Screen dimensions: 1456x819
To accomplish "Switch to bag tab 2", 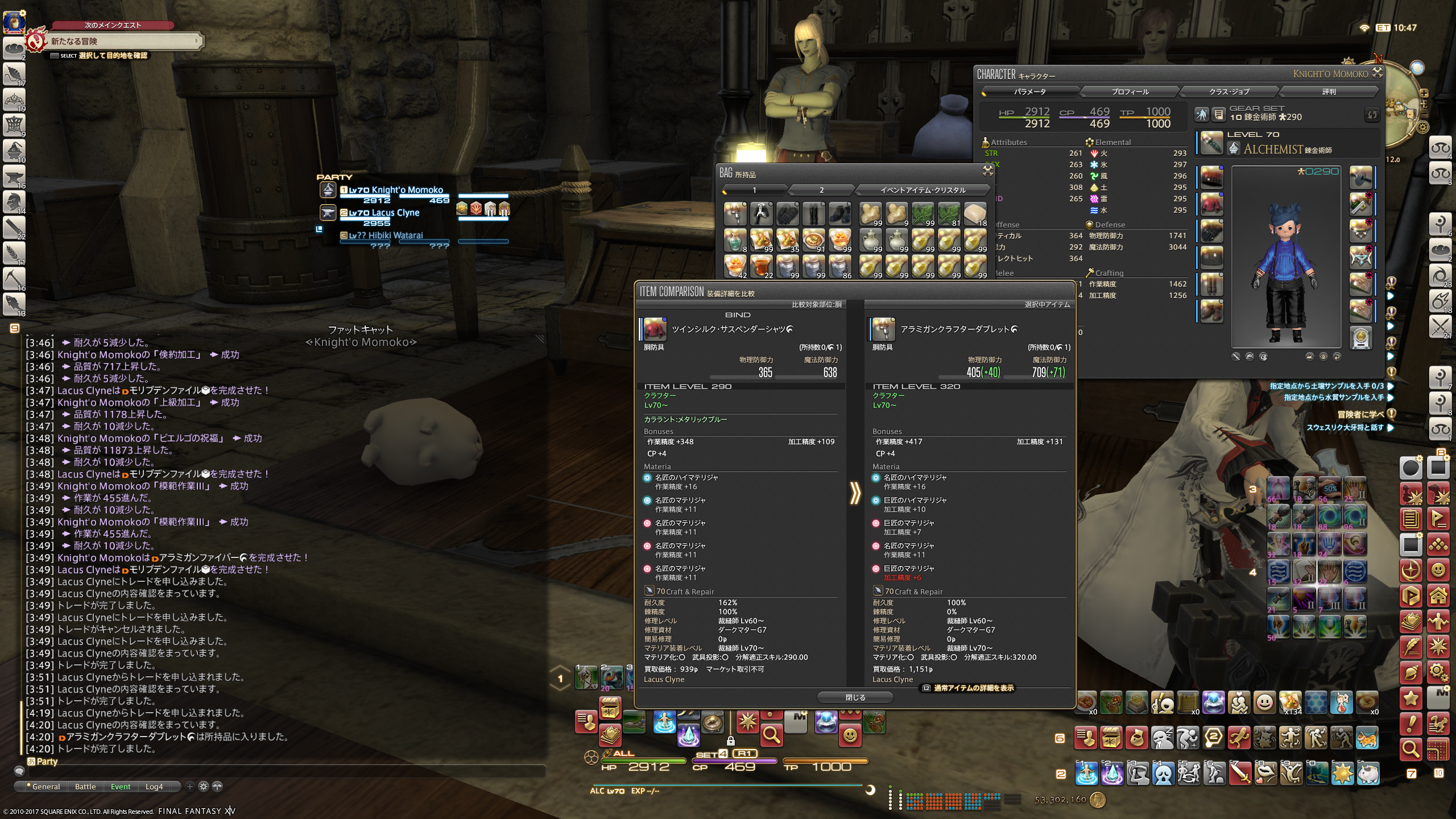I will [821, 190].
